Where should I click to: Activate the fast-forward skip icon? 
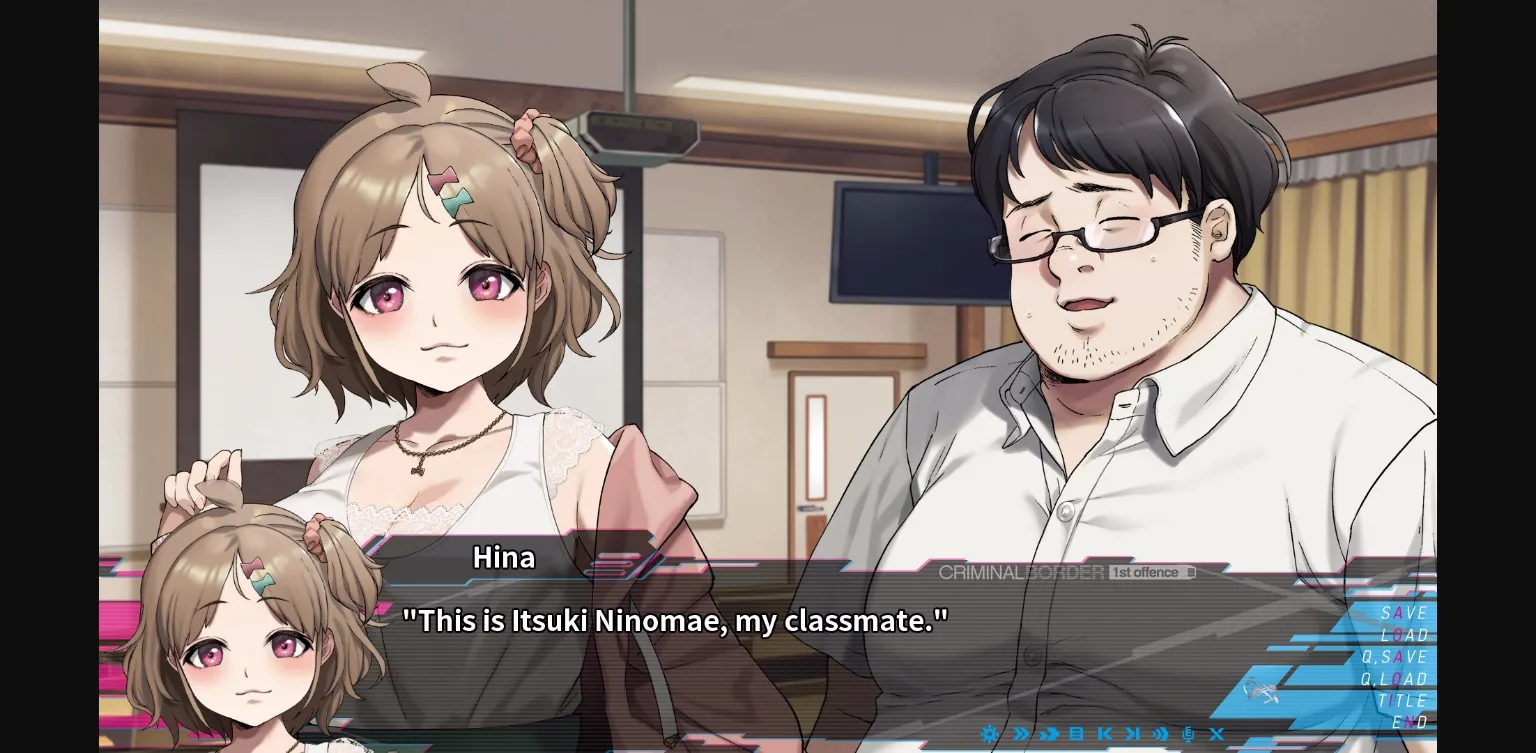1021,733
